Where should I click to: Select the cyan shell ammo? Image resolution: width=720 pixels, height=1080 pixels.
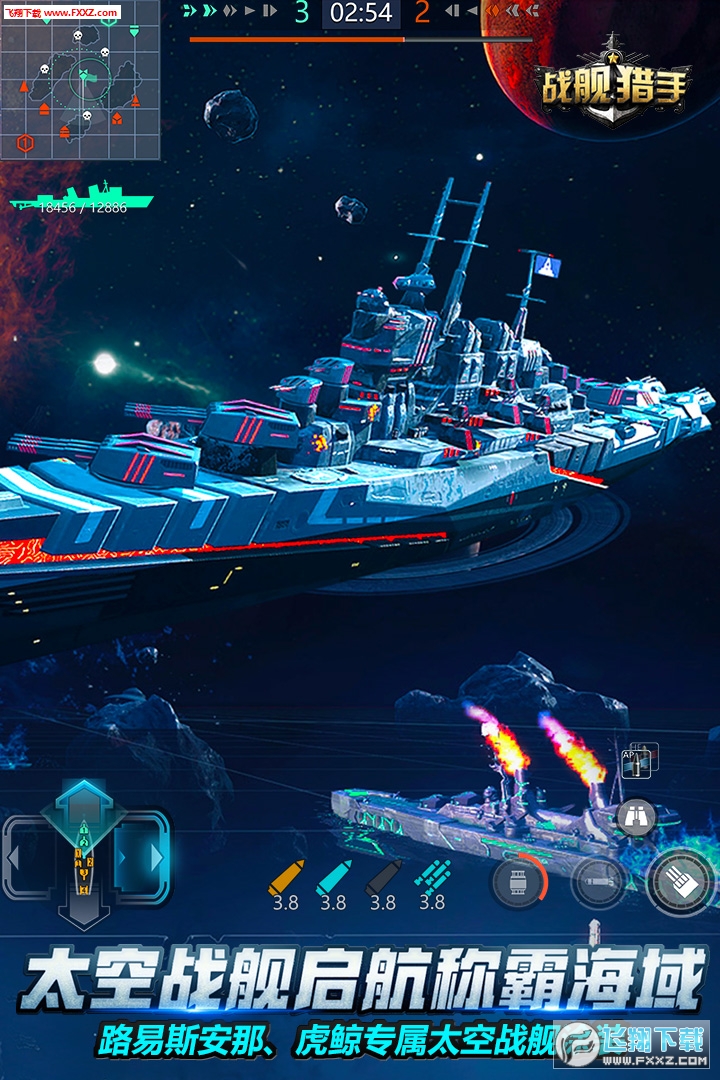[x=333, y=877]
